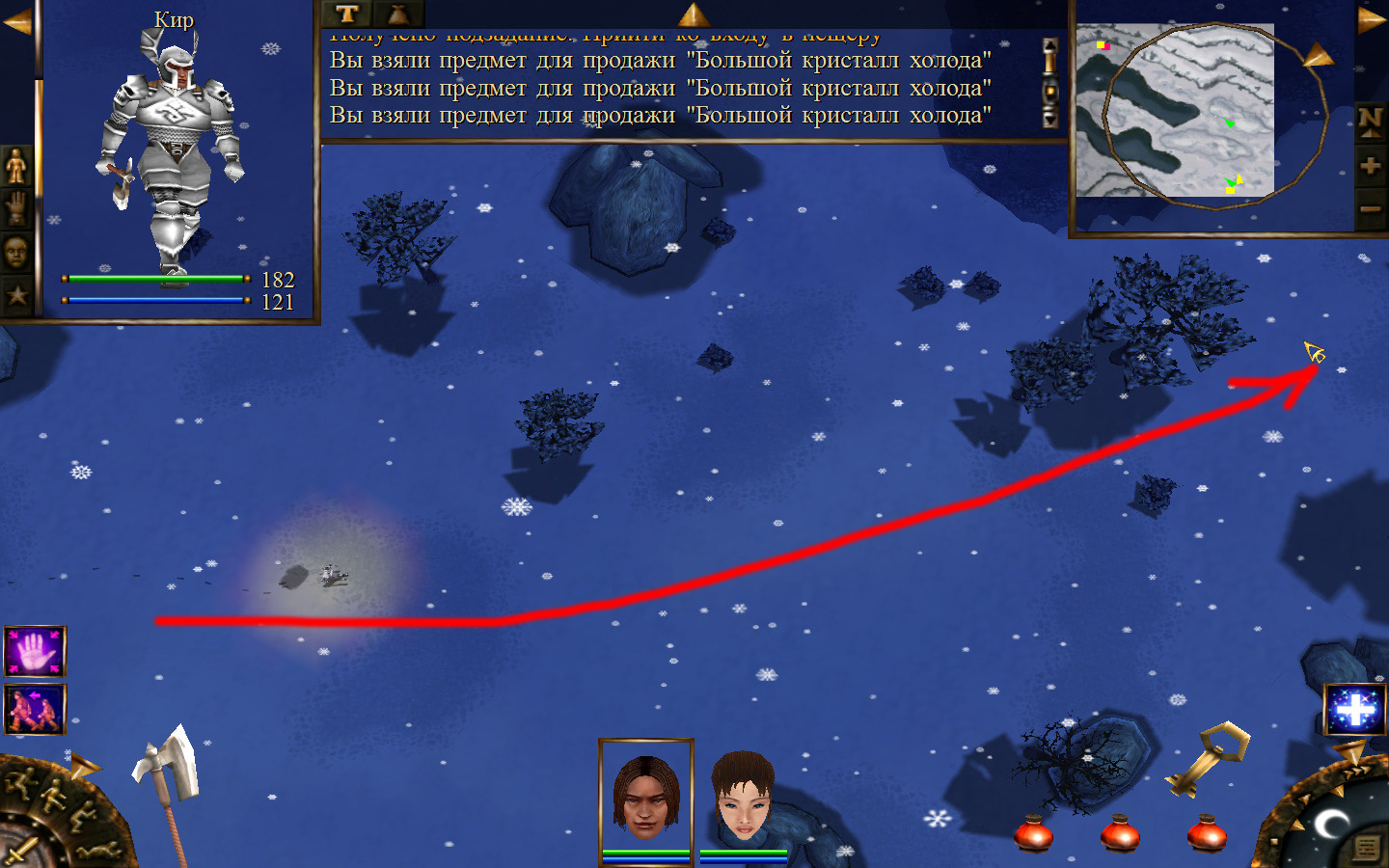Click the minimap
This screenshot has height=868, width=1389.
tap(1175, 111)
